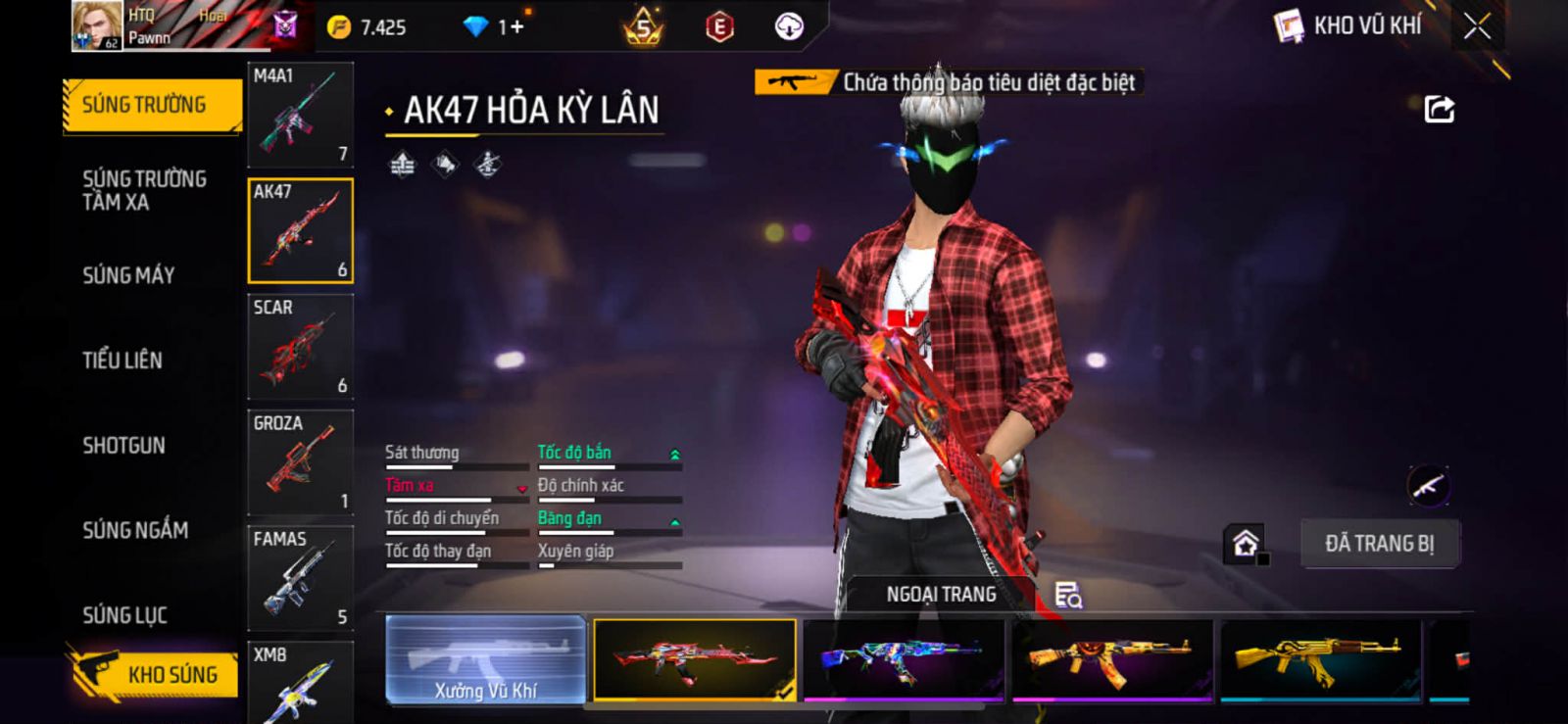Select the blue-purple AK47 skin thumbnail

click(x=904, y=659)
